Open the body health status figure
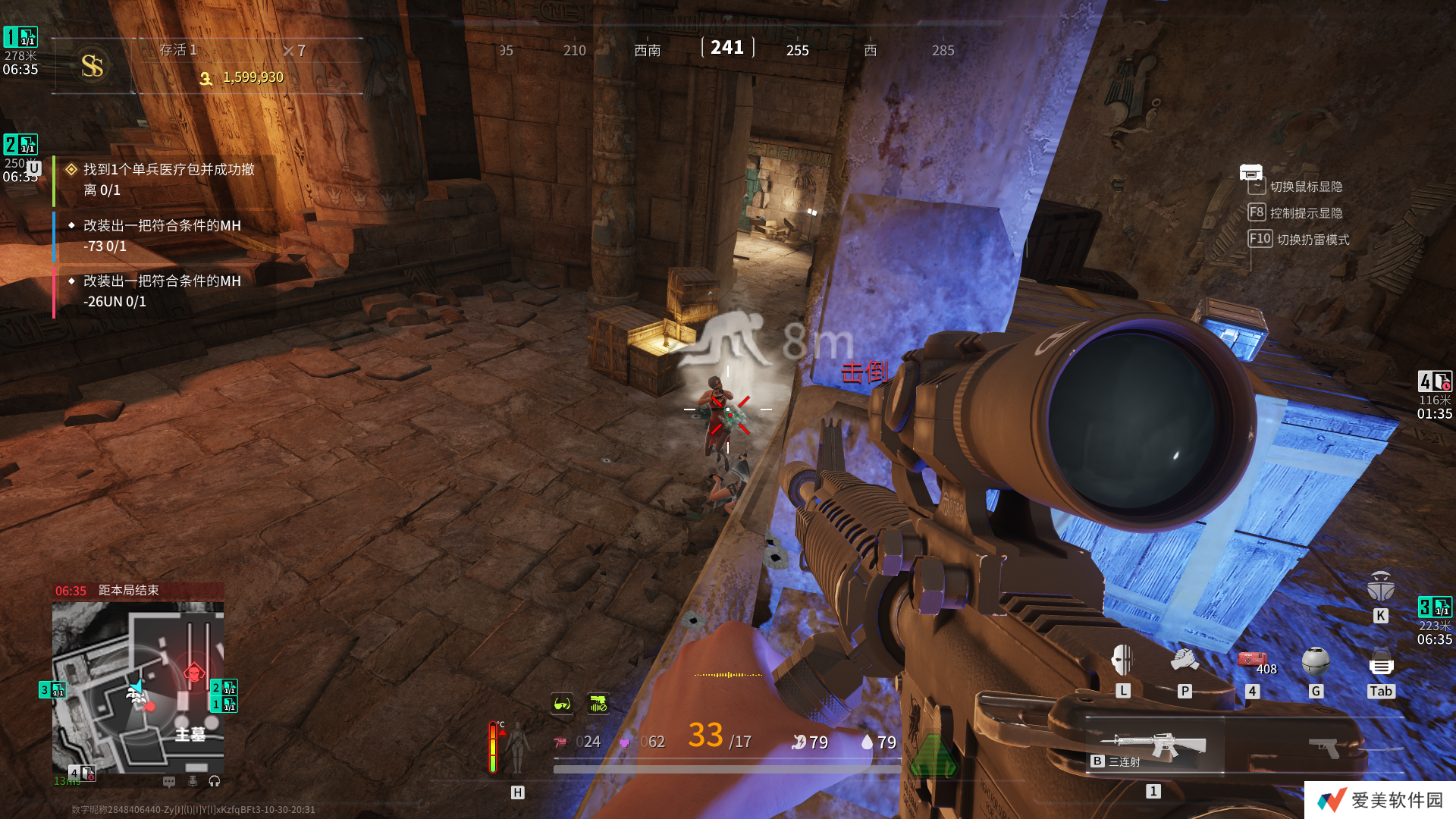 tap(518, 747)
